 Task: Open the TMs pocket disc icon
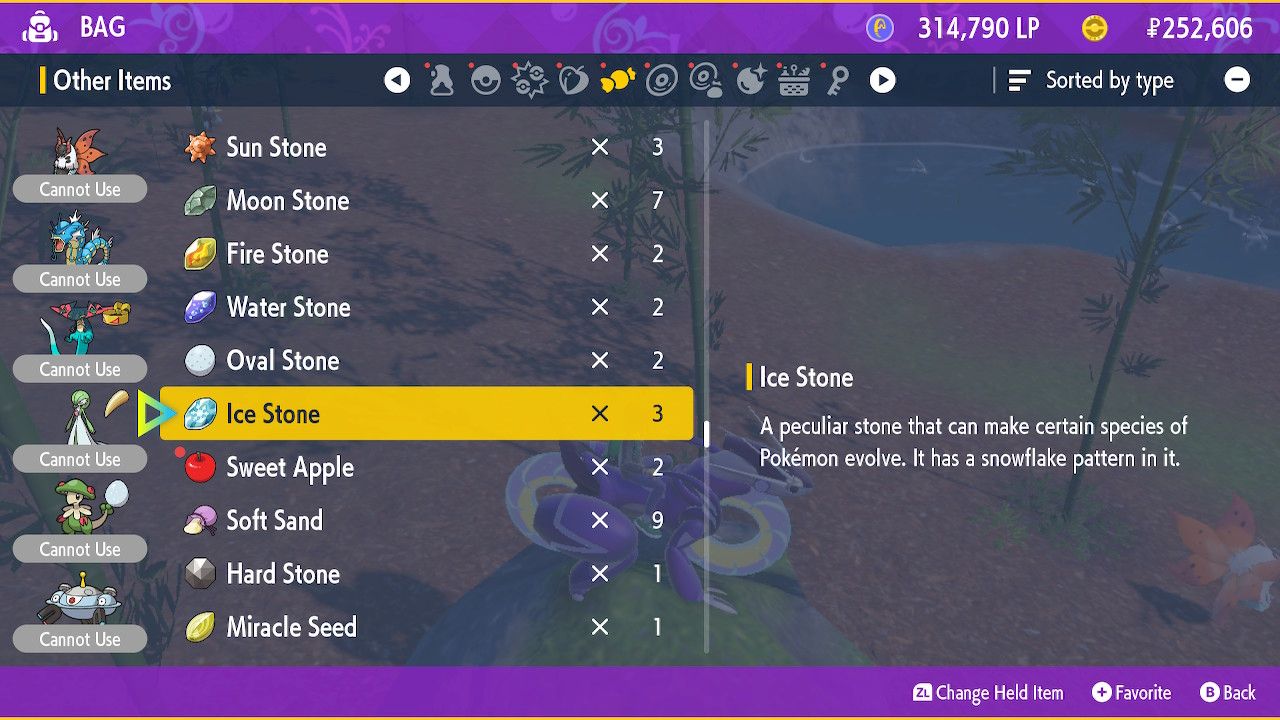(661, 80)
